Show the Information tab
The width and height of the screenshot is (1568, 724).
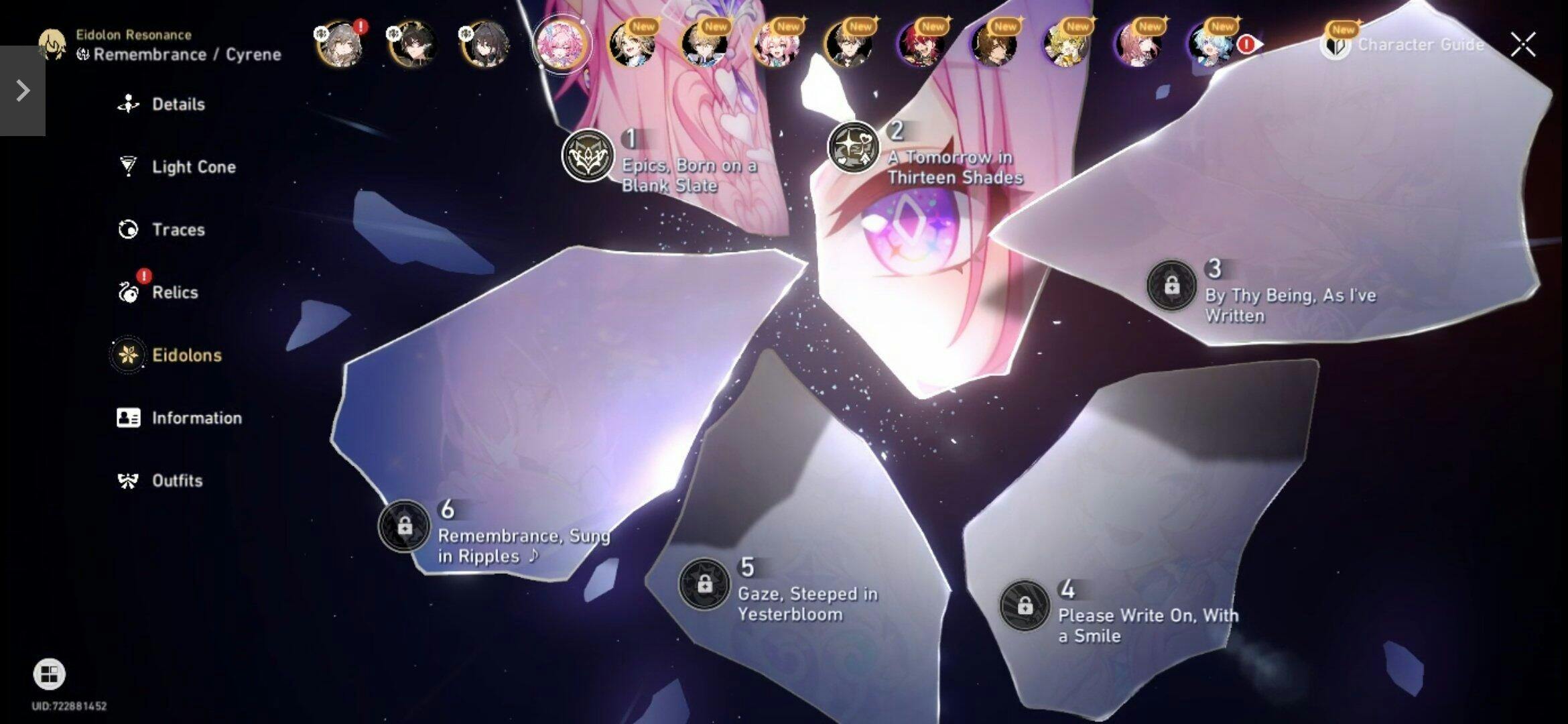click(x=196, y=418)
